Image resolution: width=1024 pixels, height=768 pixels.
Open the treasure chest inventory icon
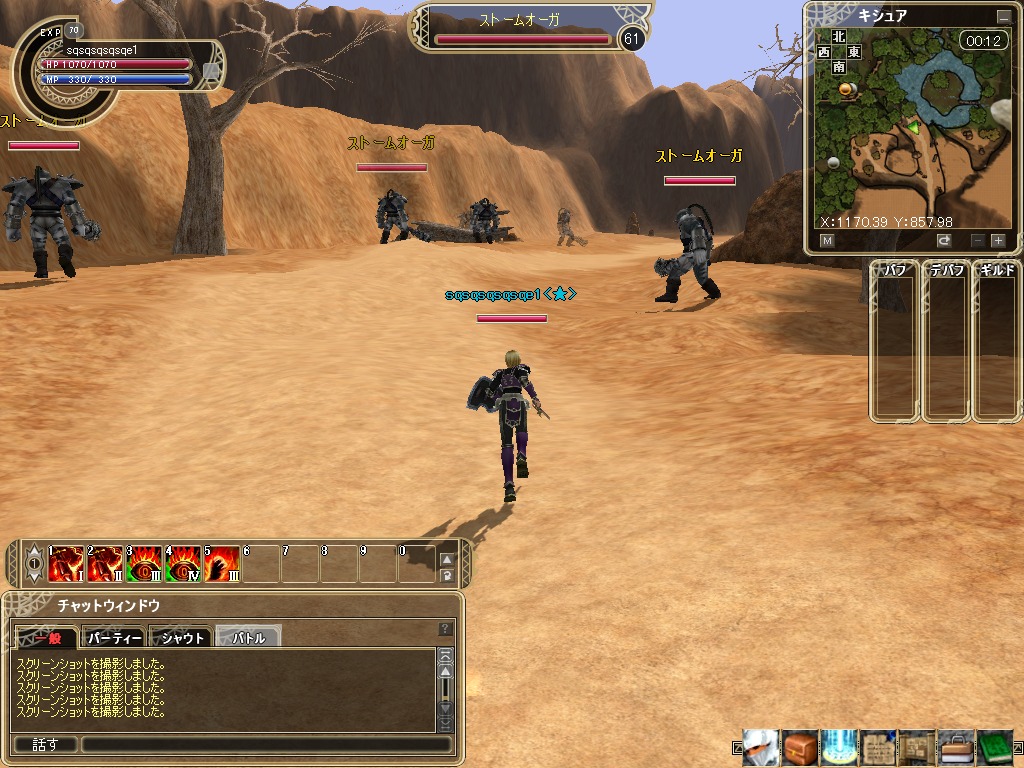pyautogui.click(x=800, y=747)
